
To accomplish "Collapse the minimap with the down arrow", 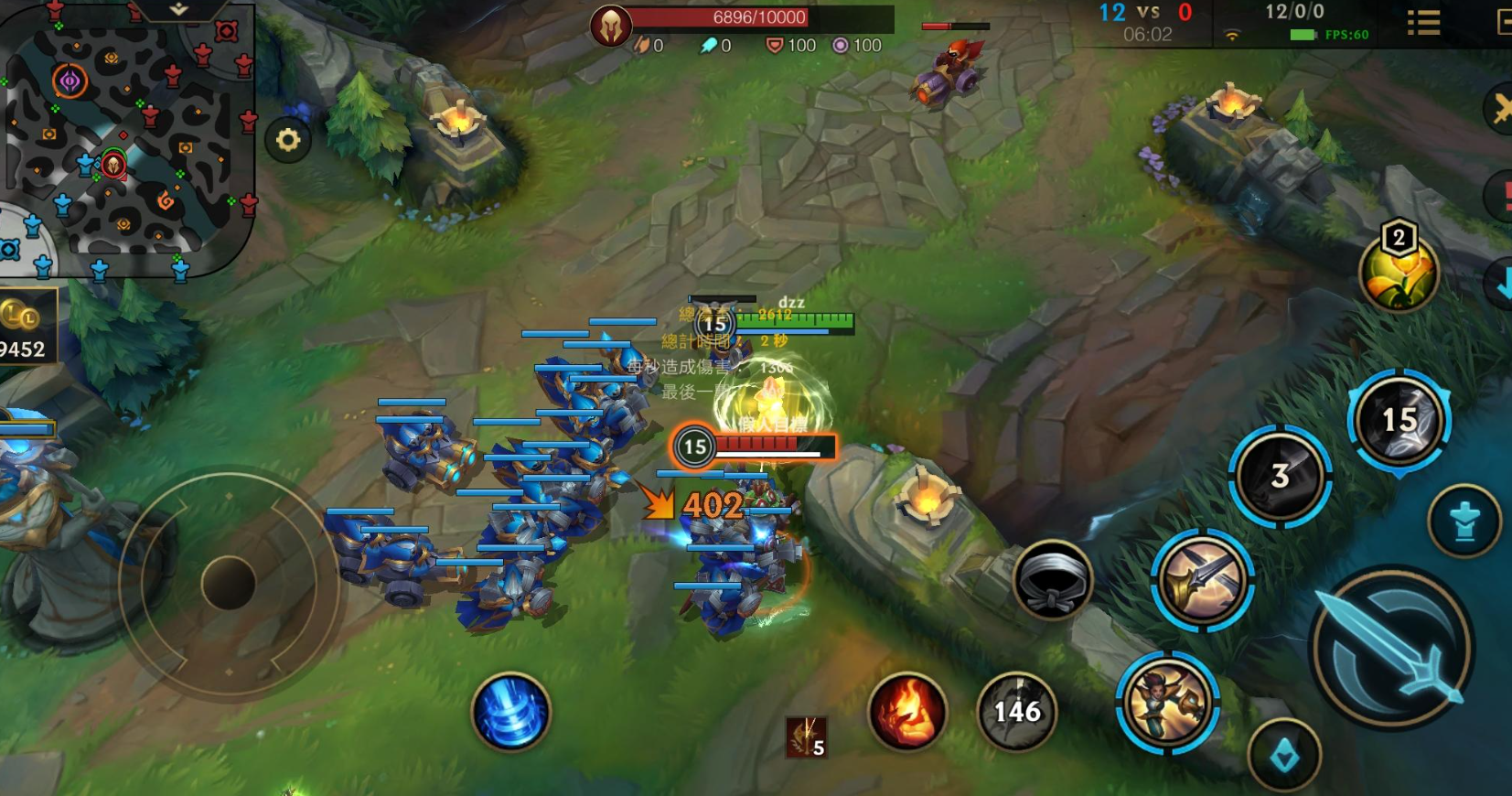I will 178,9.
